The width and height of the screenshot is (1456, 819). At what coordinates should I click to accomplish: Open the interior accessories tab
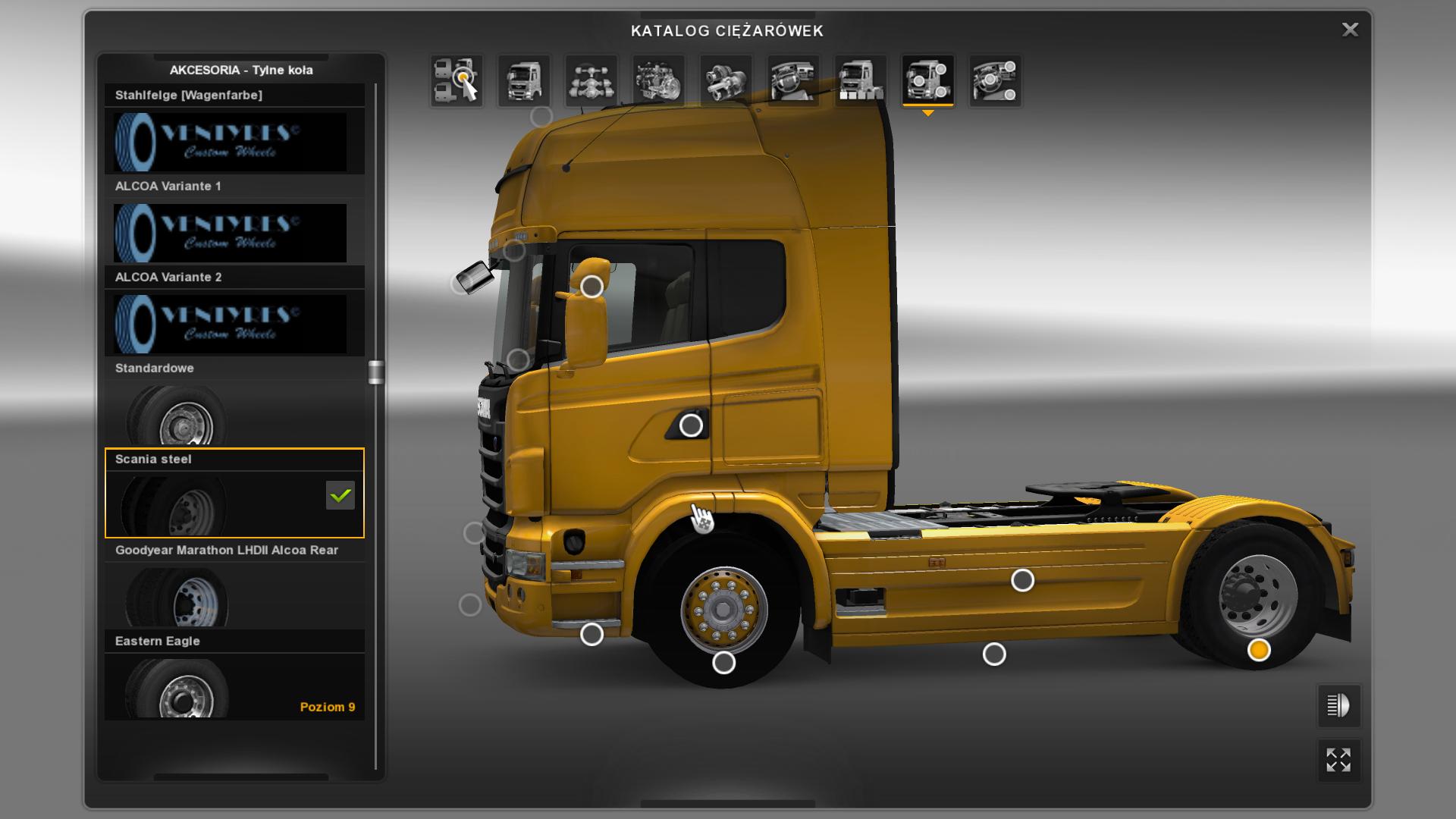click(995, 80)
